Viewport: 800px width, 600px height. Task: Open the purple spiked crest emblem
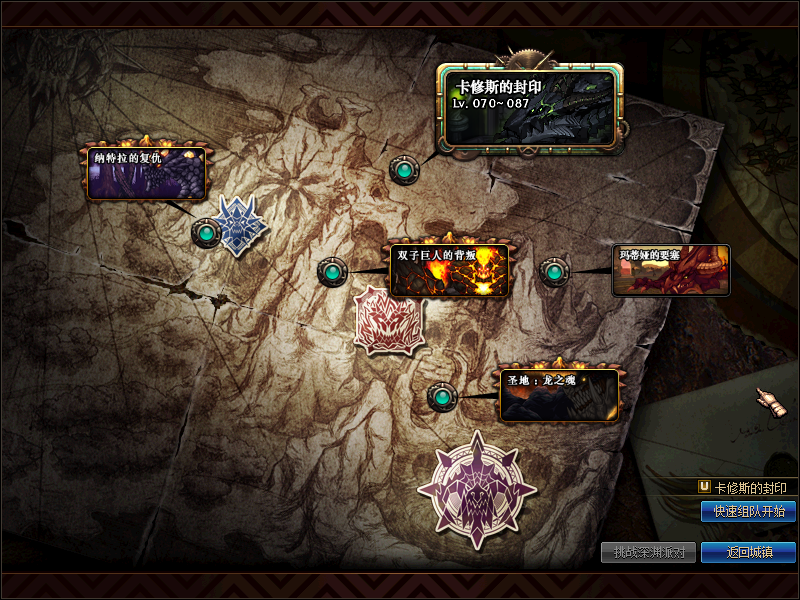click(477, 490)
